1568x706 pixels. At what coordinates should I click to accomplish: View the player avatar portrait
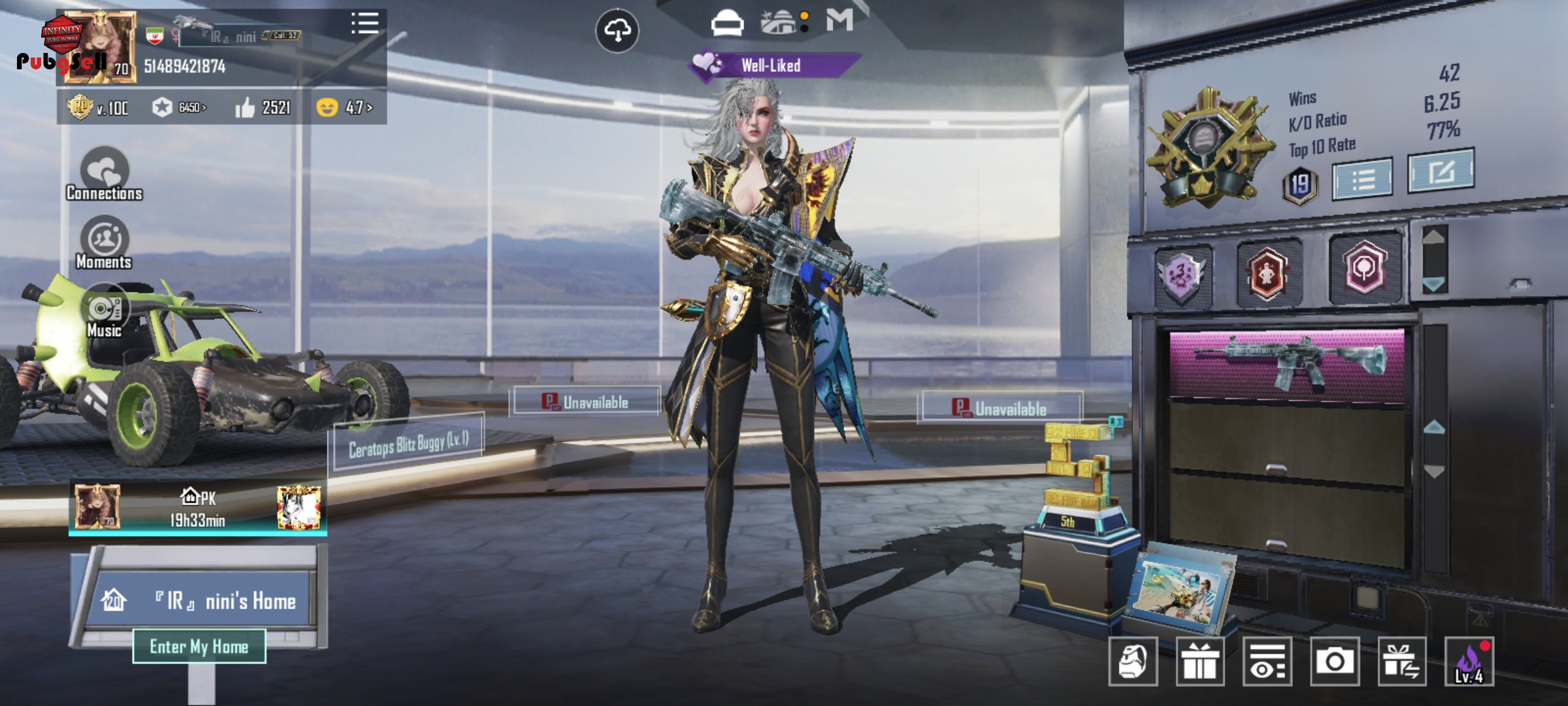tap(99, 47)
